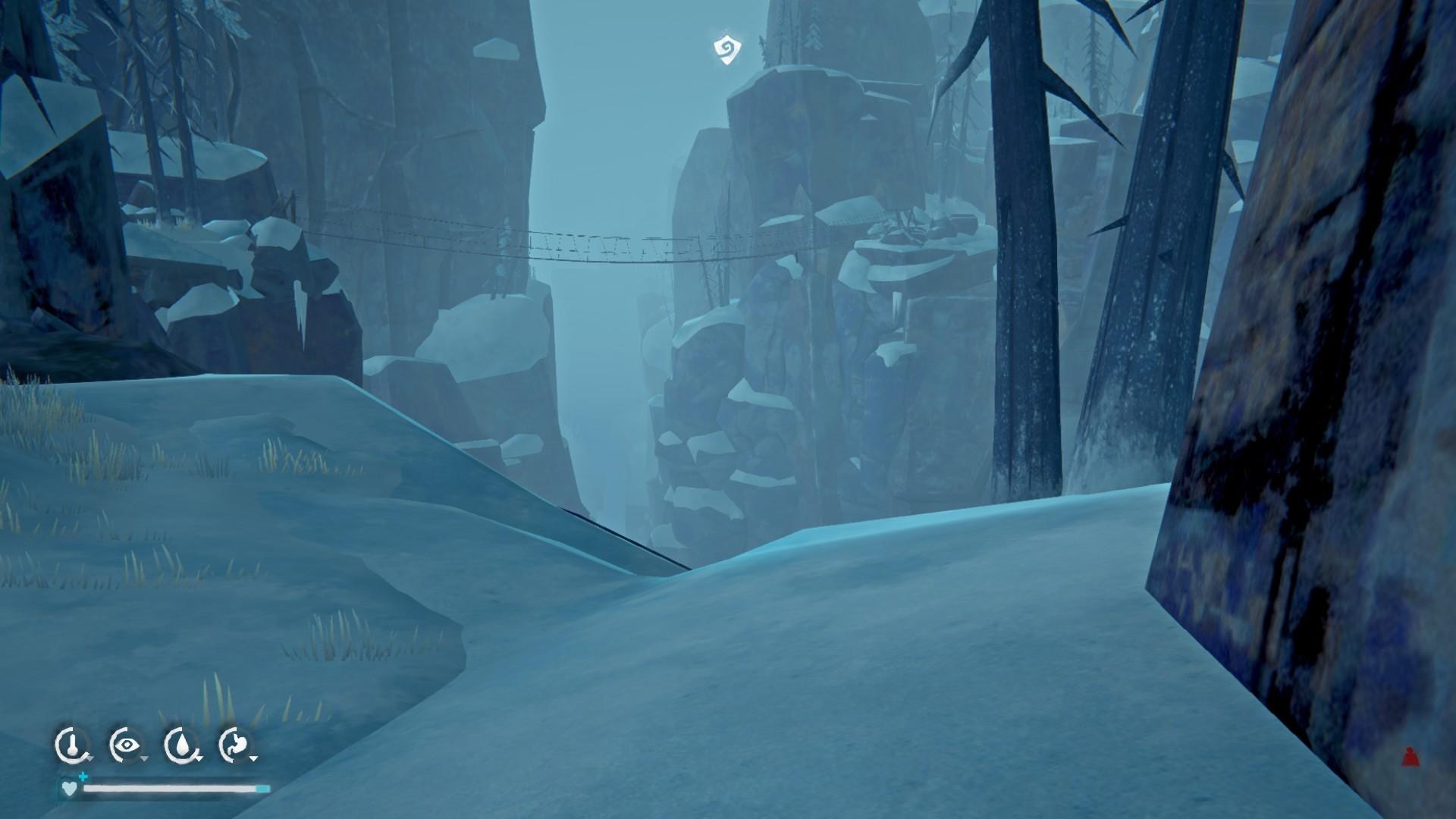
Task: Open the dropdown under the thirst icon
Action: (x=199, y=758)
